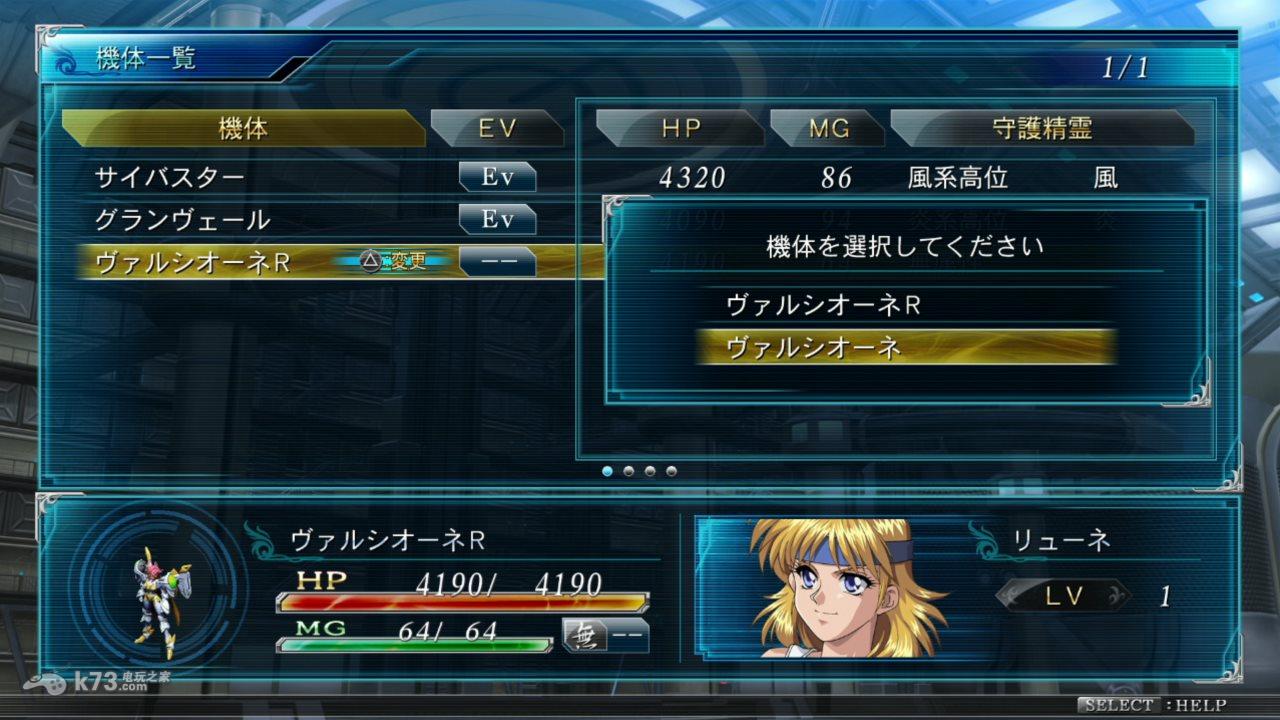Click the Ev button for グランヴェール
1280x720 pixels.
point(497,219)
